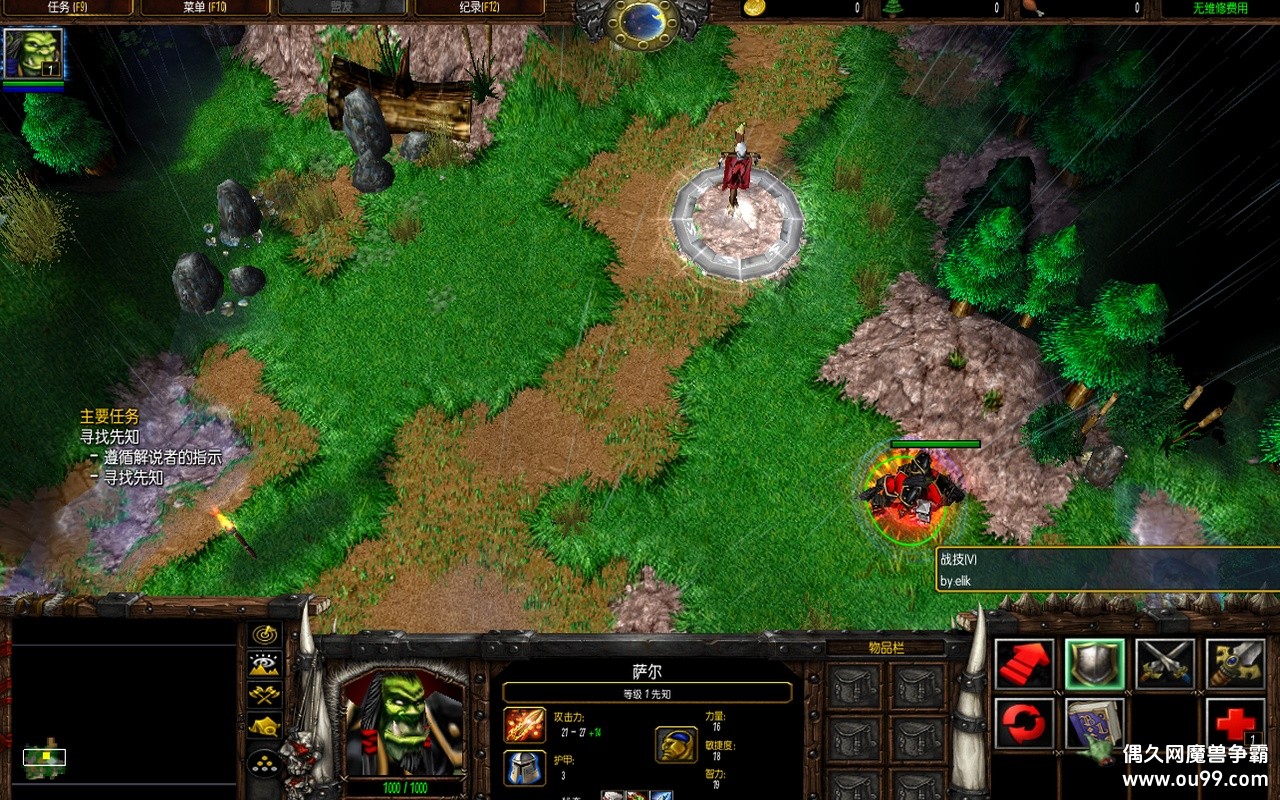
Task: Click the formation toggle button below minimap
Action: [x=265, y=764]
